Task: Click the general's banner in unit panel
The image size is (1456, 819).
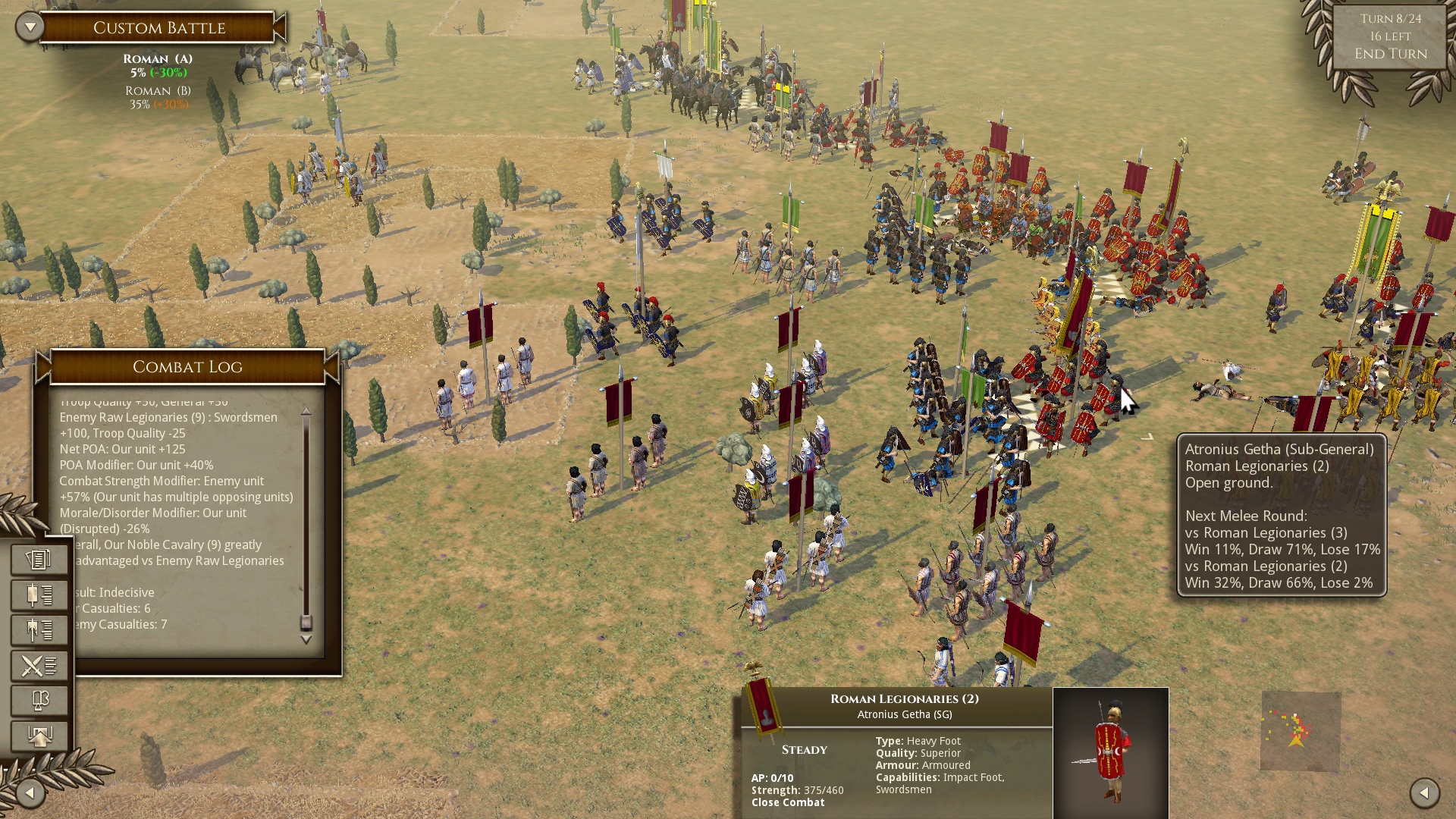Action: click(763, 705)
